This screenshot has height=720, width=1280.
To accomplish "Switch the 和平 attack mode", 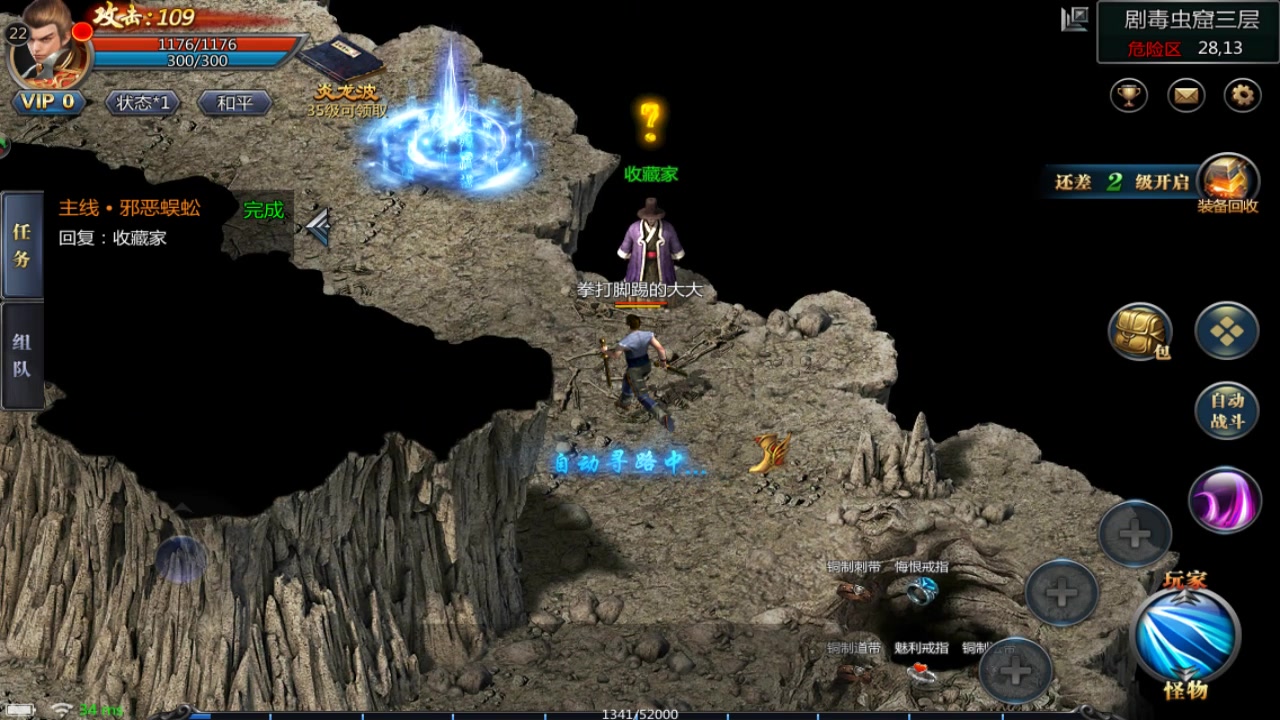I will (234, 102).
